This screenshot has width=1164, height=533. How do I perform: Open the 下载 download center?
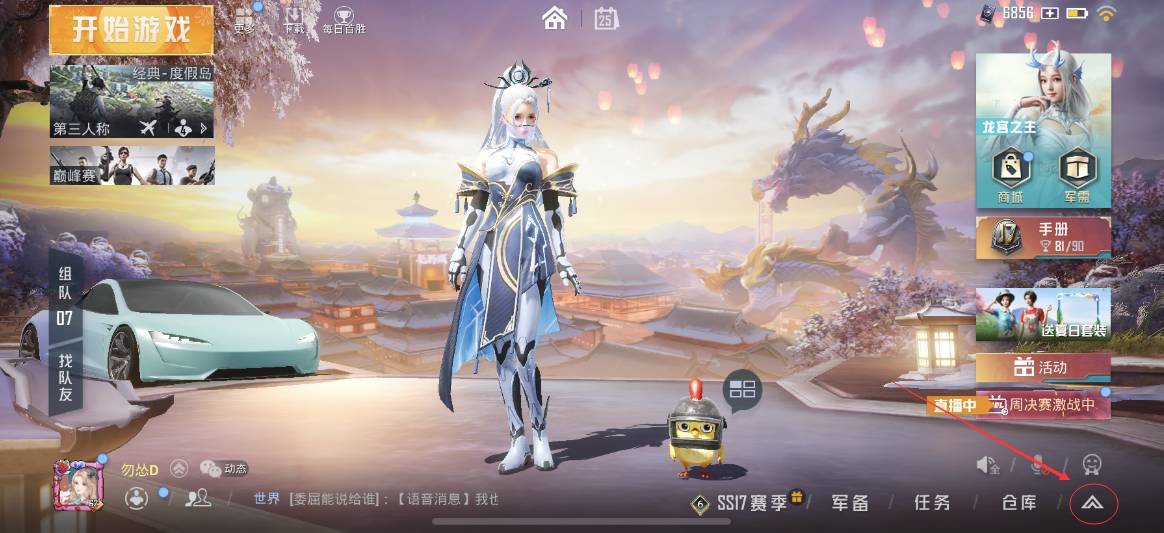tap(293, 18)
